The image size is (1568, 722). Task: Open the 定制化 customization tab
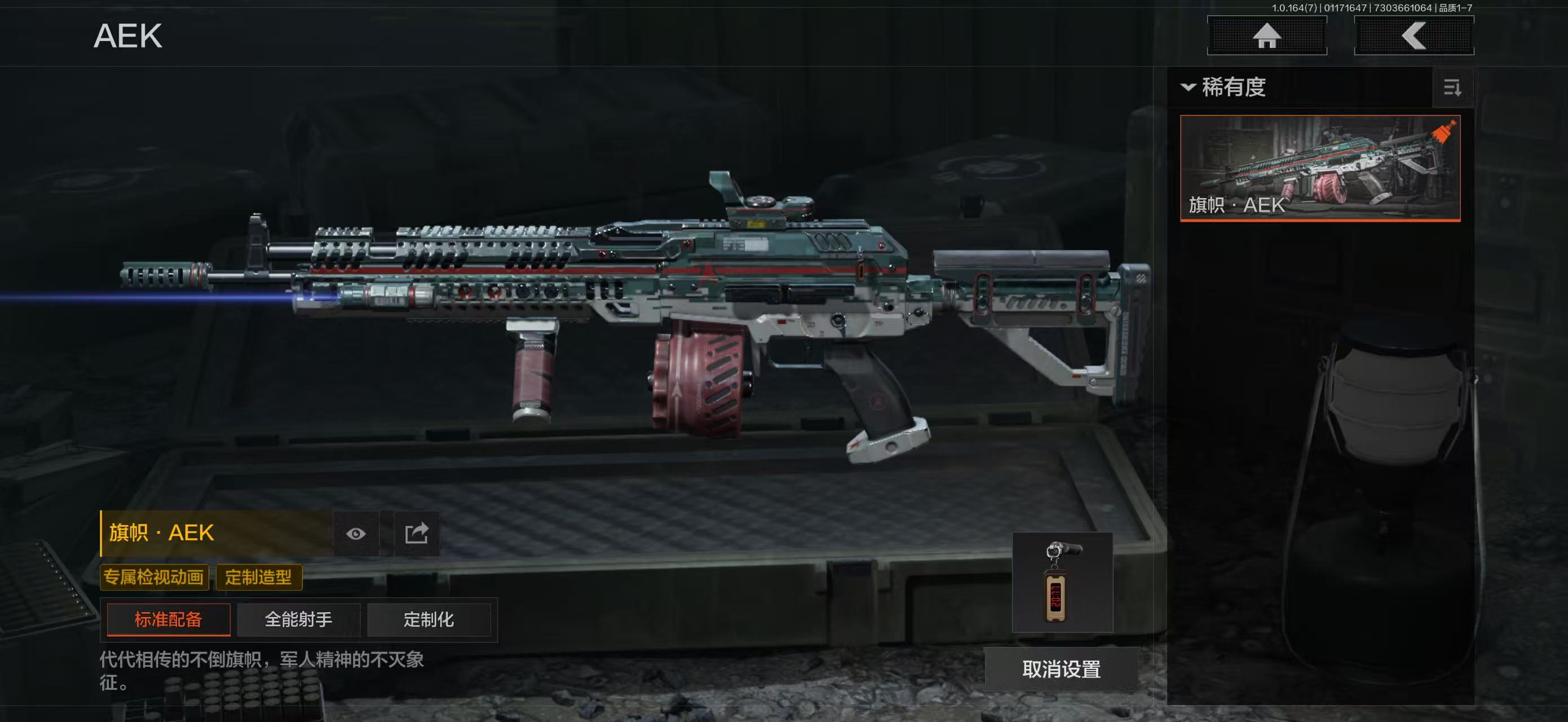[429, 620]
